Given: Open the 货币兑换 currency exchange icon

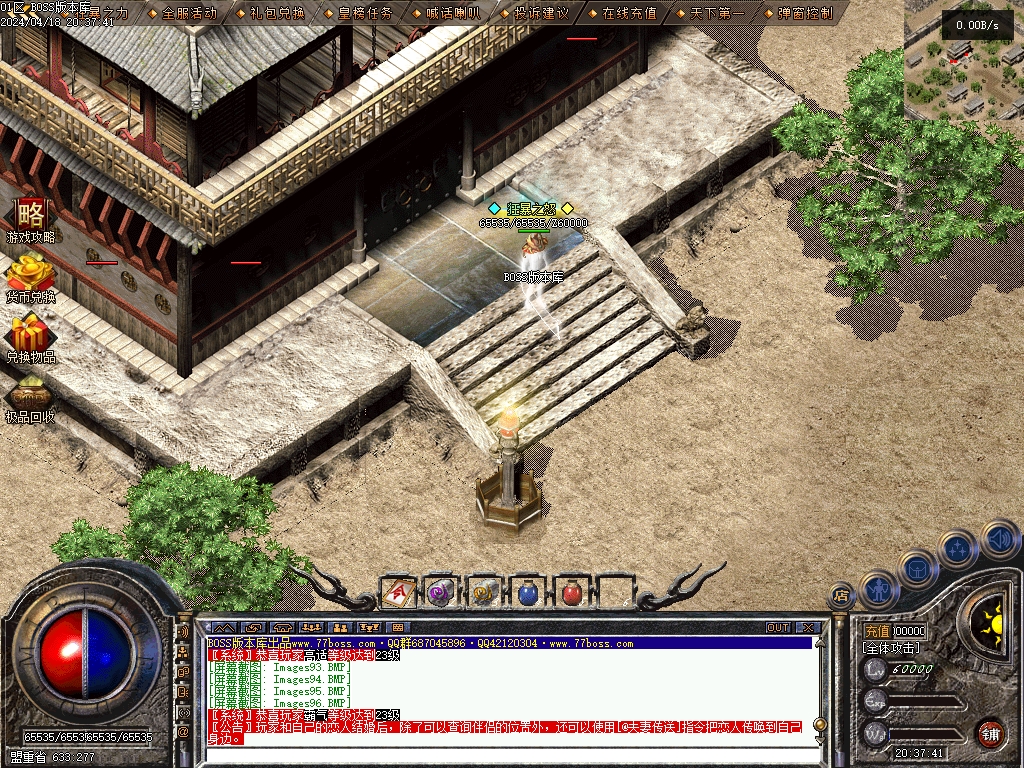Looking at the screenshot, I should pyautogui.click(x=31, y=279).
